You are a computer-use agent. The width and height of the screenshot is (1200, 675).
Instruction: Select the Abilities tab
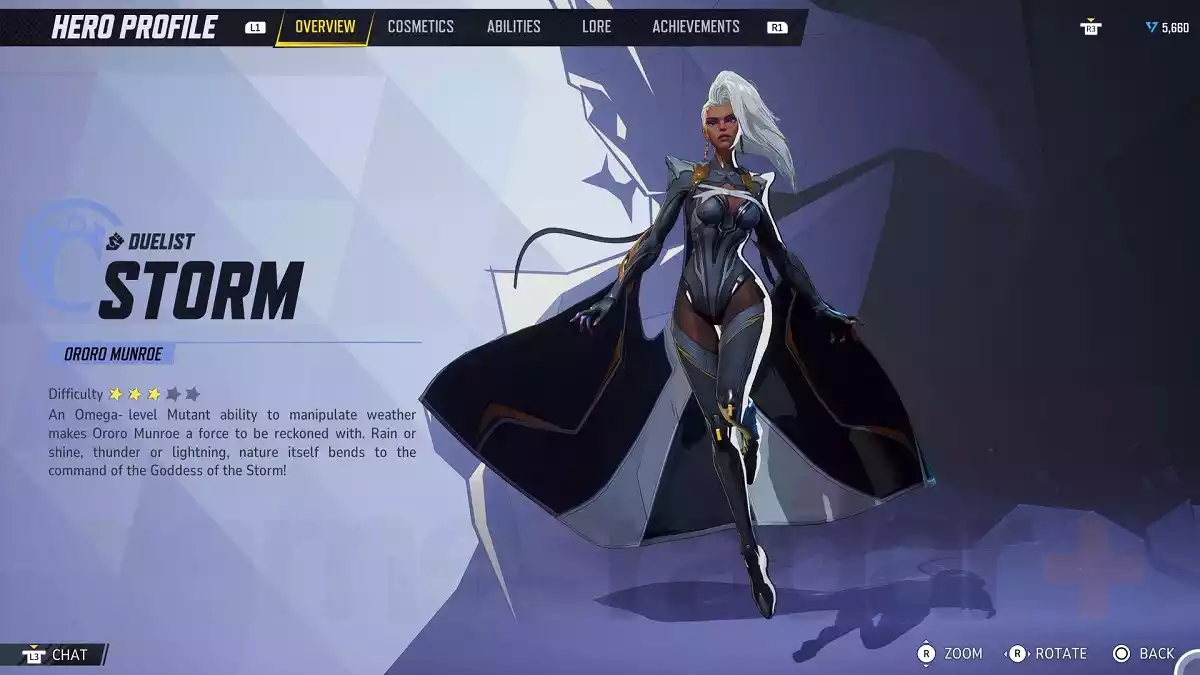click(x=513, y=27)
